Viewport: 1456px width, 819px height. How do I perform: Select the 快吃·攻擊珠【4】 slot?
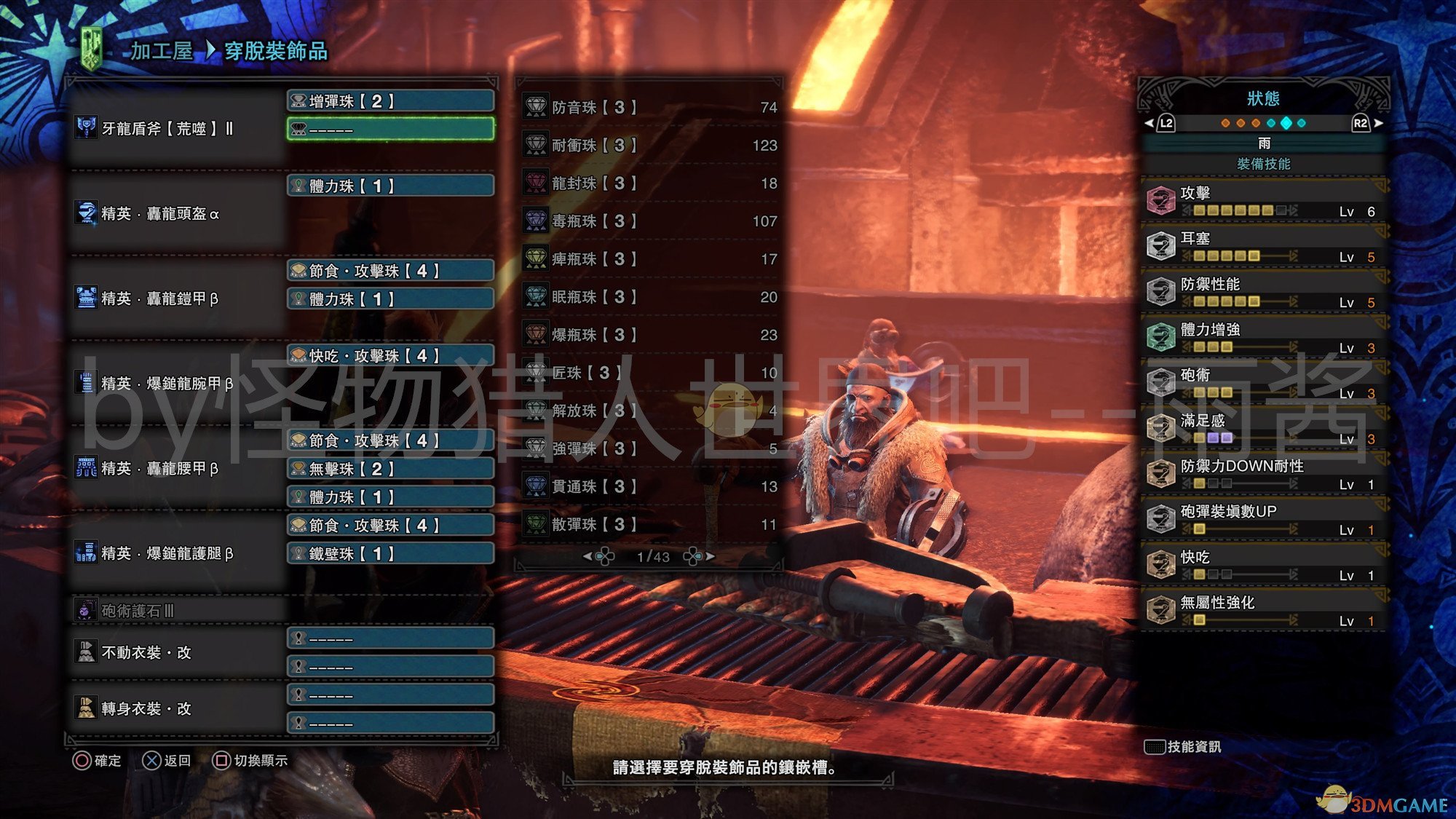click(x=391, y=355)
